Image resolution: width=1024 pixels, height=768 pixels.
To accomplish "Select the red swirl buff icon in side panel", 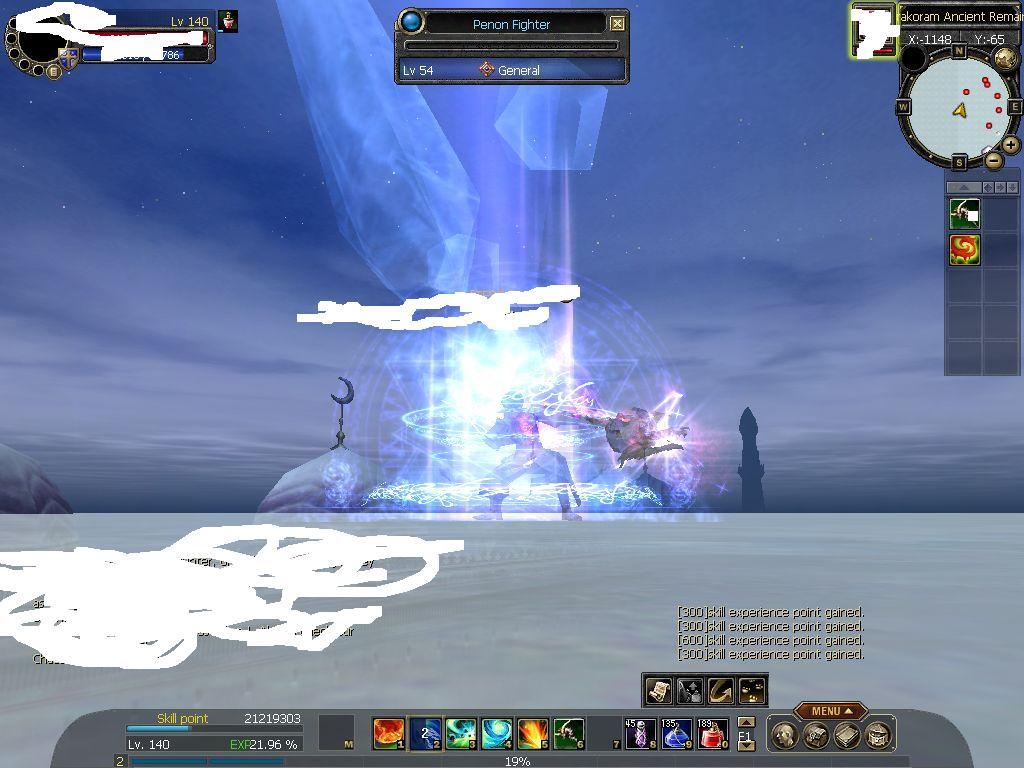I will (x=964, y=249).
